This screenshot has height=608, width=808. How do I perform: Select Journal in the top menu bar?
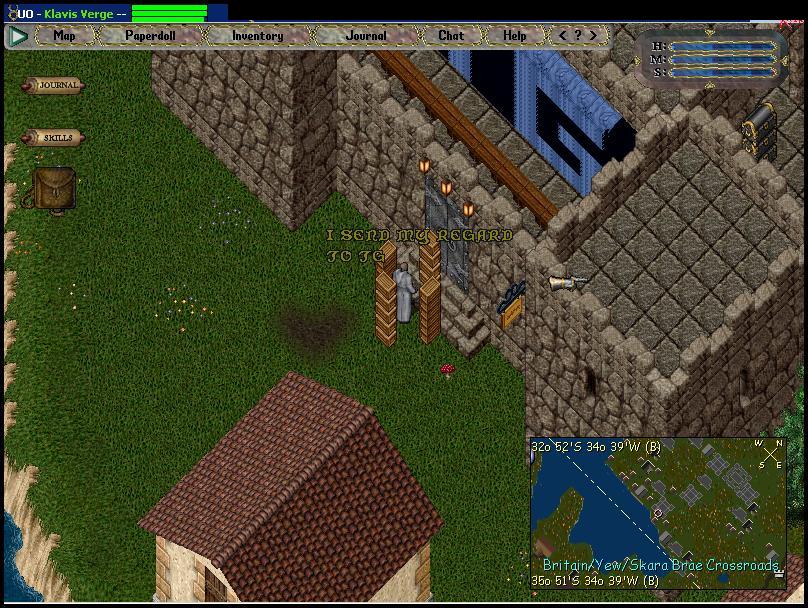click(366, 35)
